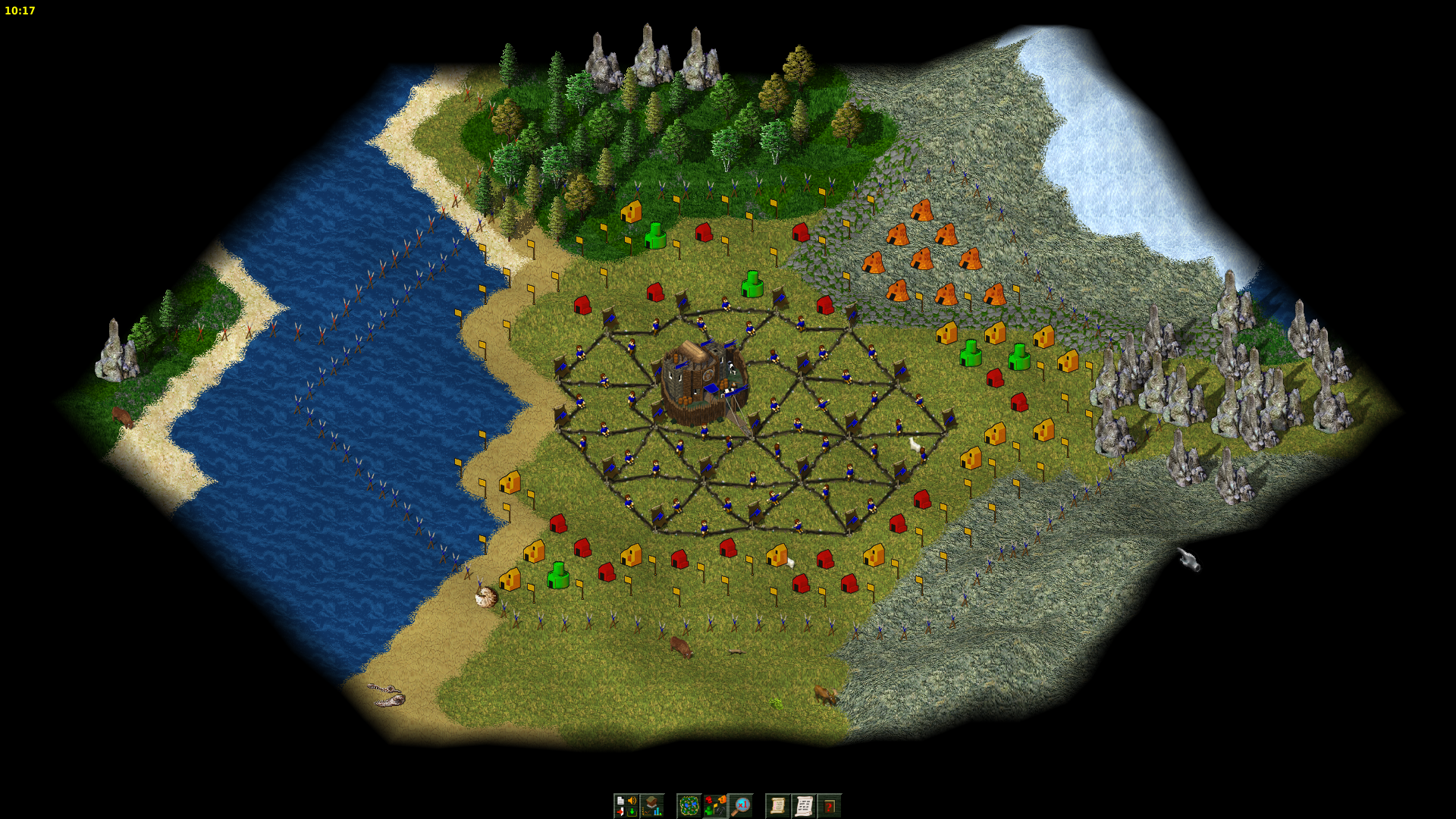Reset zoom with the magnifier icon
The width and height of the screenshot is (1456, 819).
(741, 805)
